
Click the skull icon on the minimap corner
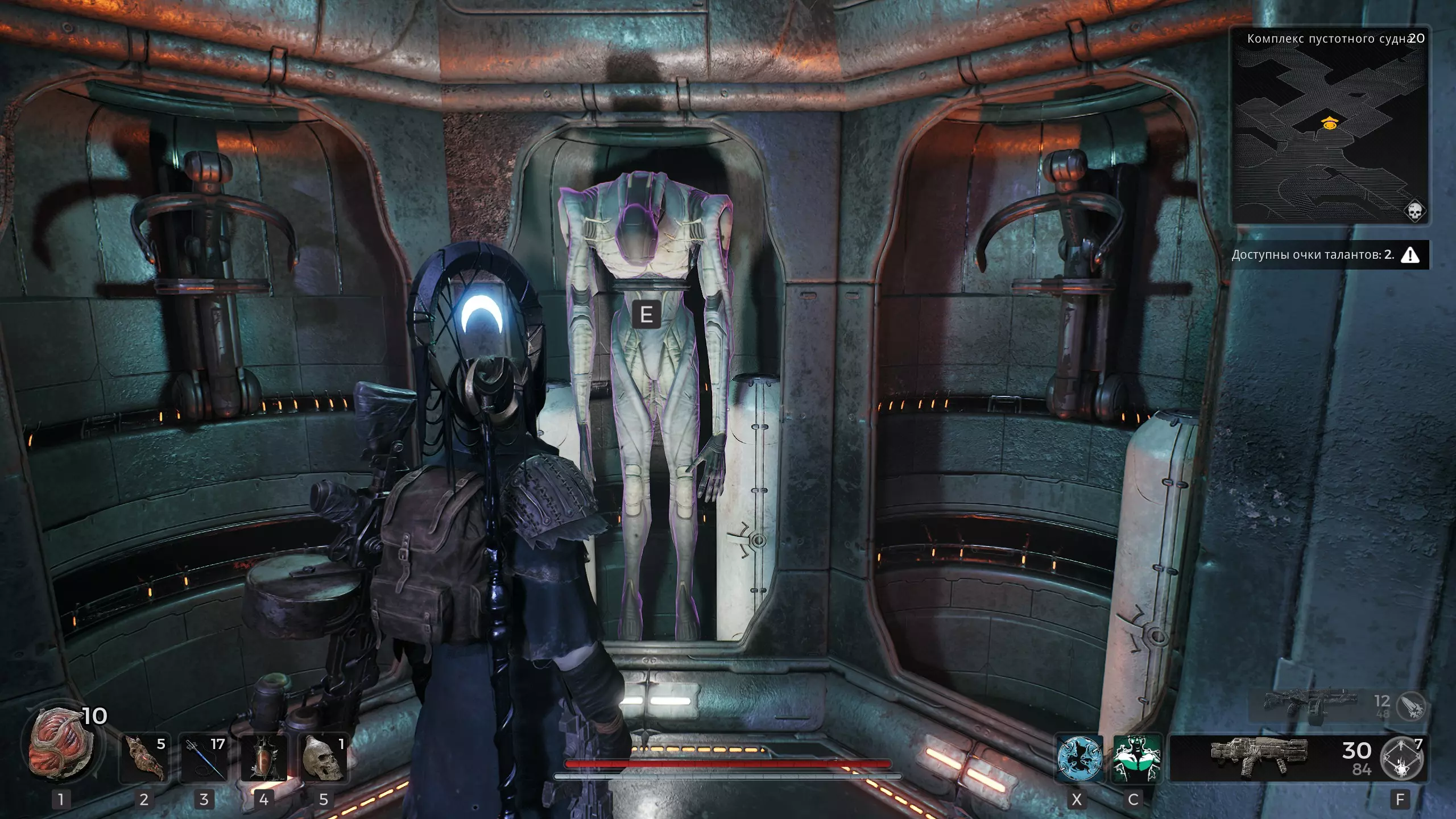click(x=1413, y=211)
